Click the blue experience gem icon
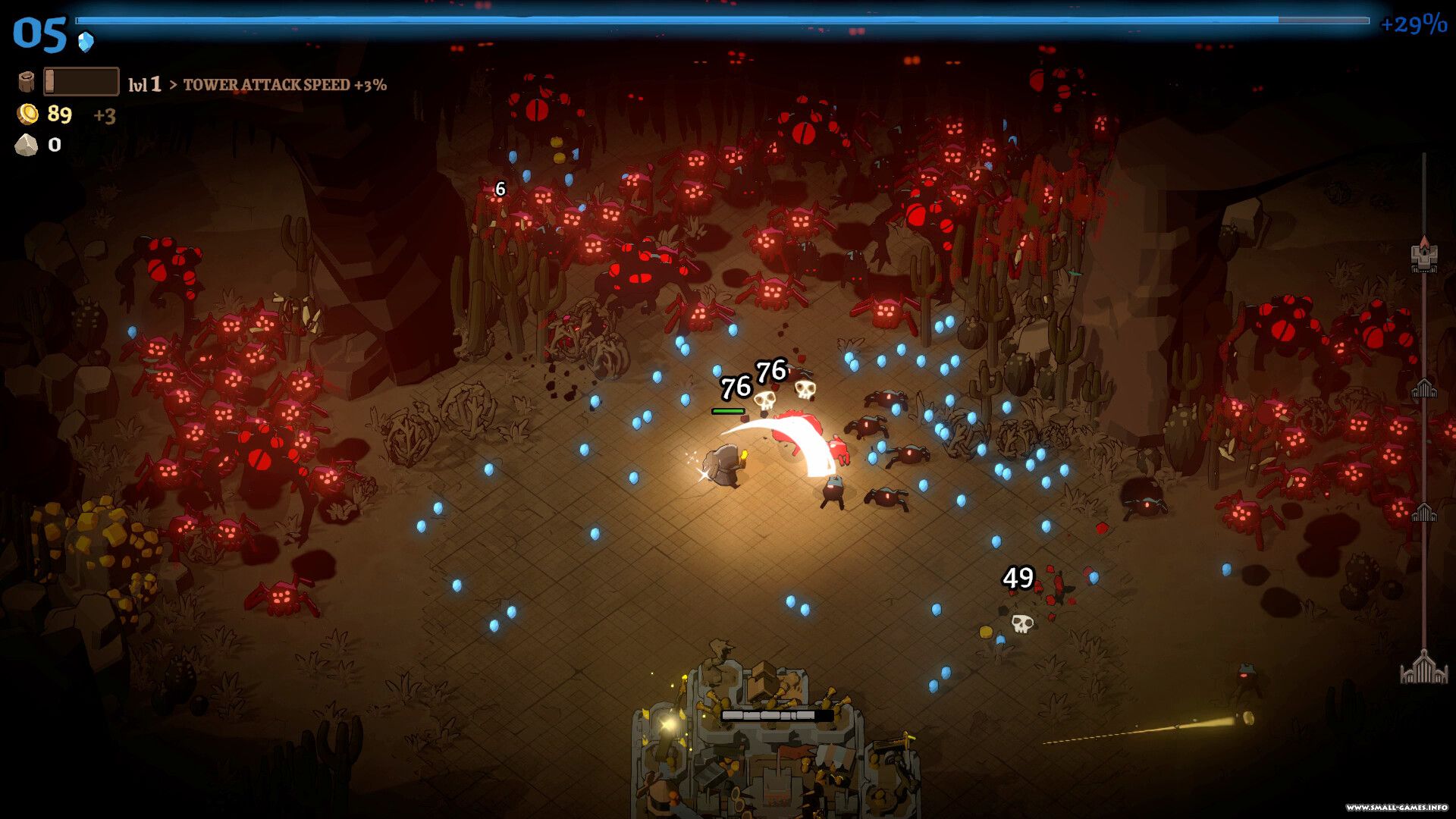This screenshot has height=819, width=1456. 86,41
